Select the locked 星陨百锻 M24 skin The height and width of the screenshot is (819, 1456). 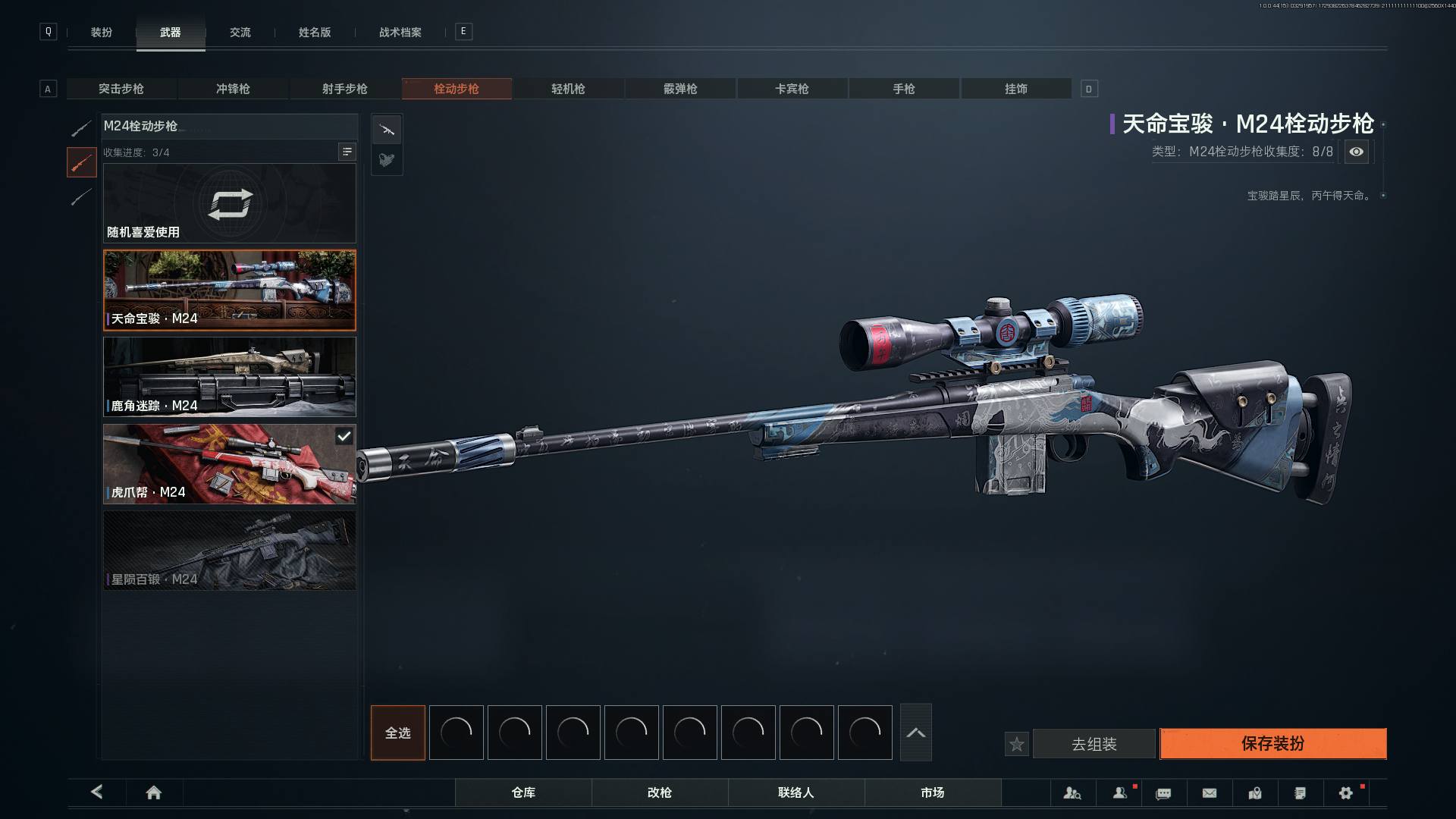coord(229,551)
